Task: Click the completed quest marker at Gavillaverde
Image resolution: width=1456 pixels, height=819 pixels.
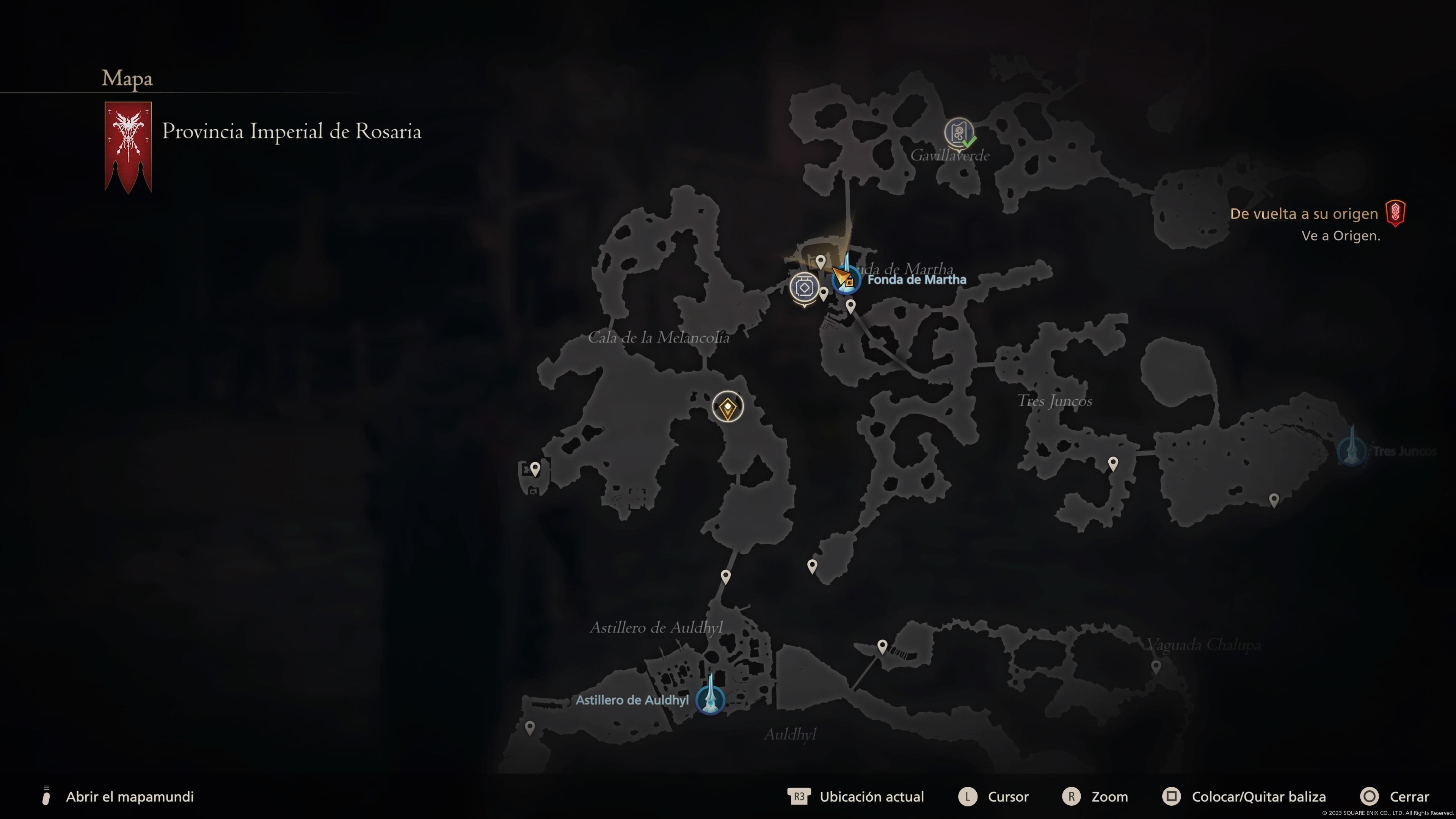Action: [959, 133]
